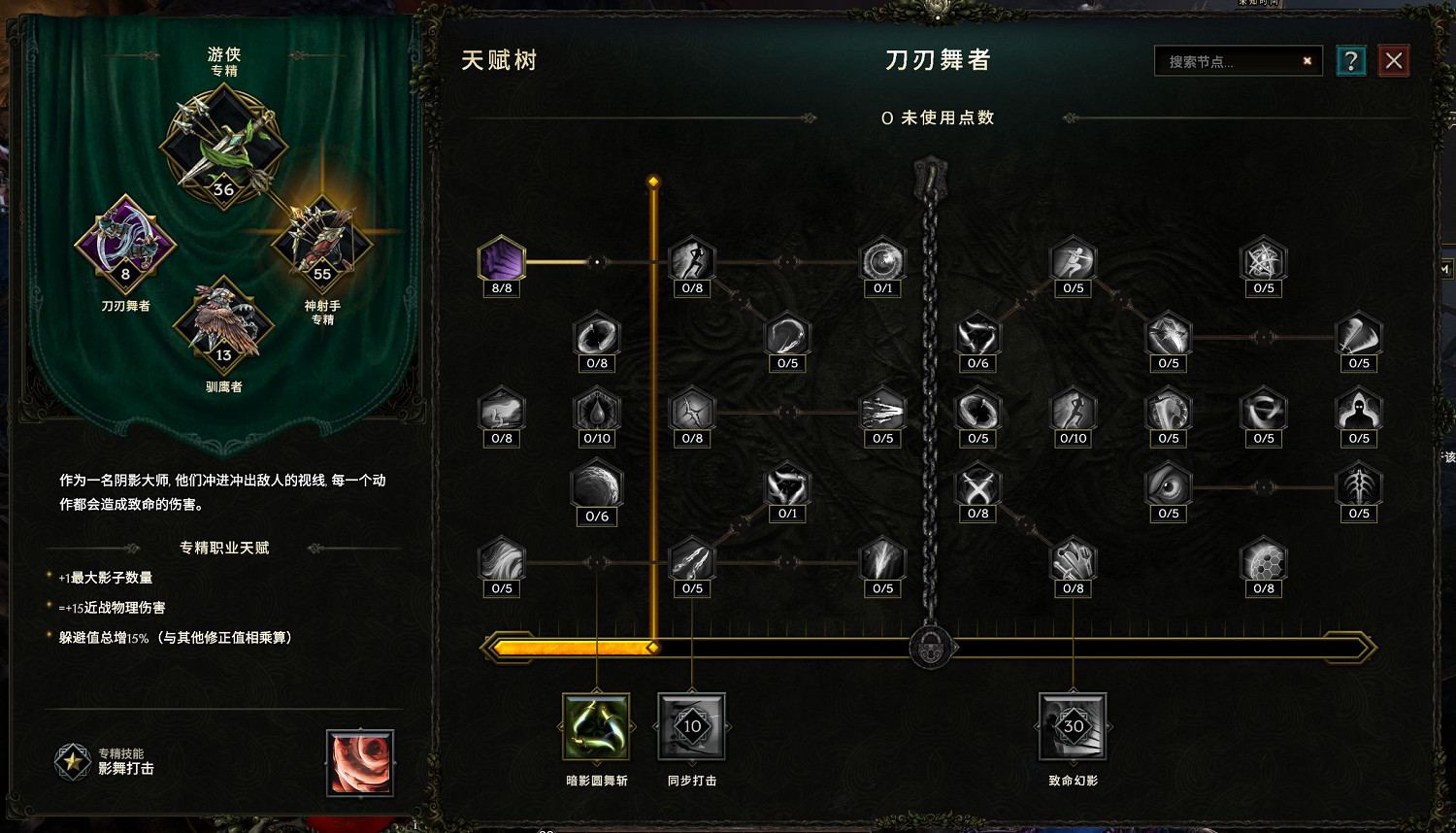Click the red rose icon in left panel
This screenshot has height=833, width=1456.
360,763
